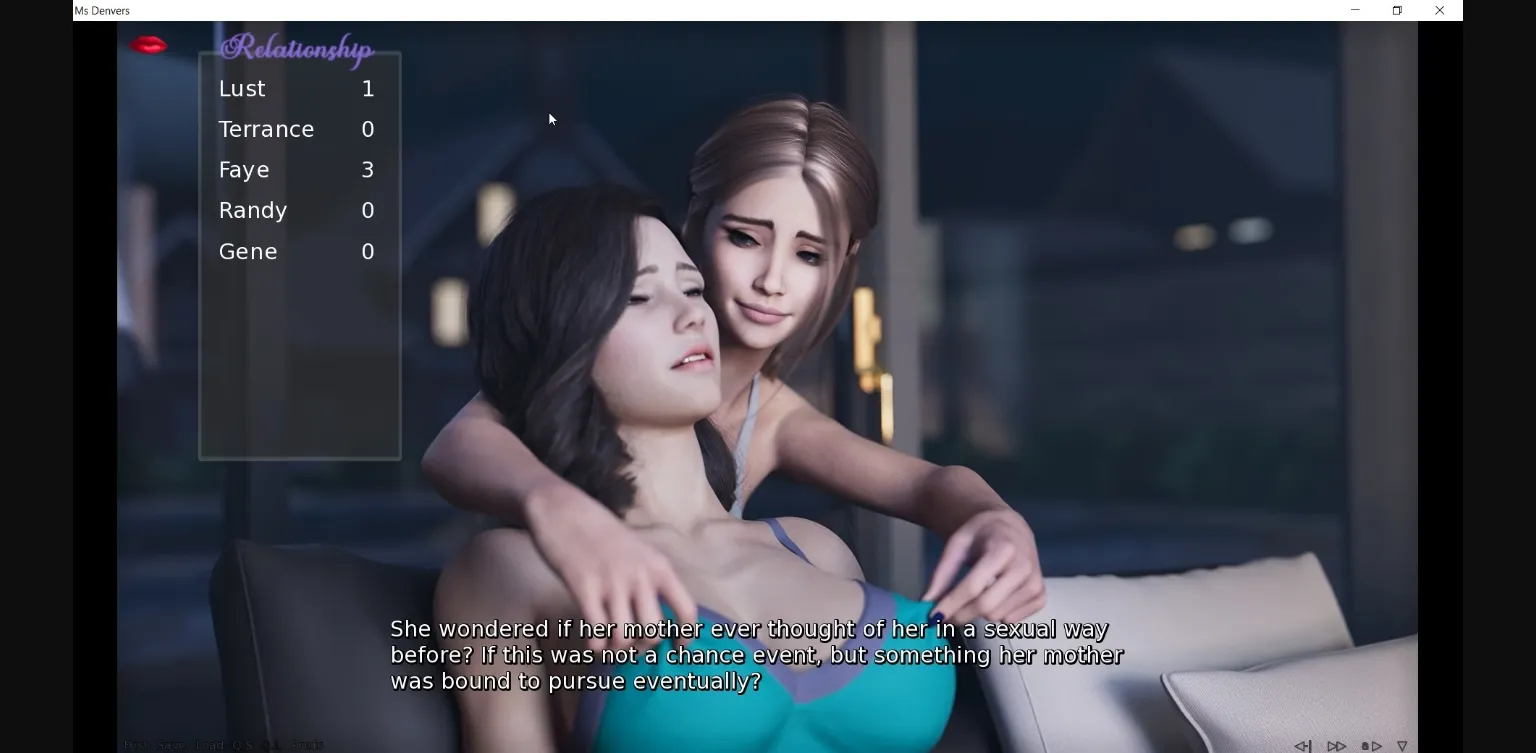Click Load in the quick menu
This screenshot has width=1536, height=753.
pyautogui.click(x=210, y=744)
